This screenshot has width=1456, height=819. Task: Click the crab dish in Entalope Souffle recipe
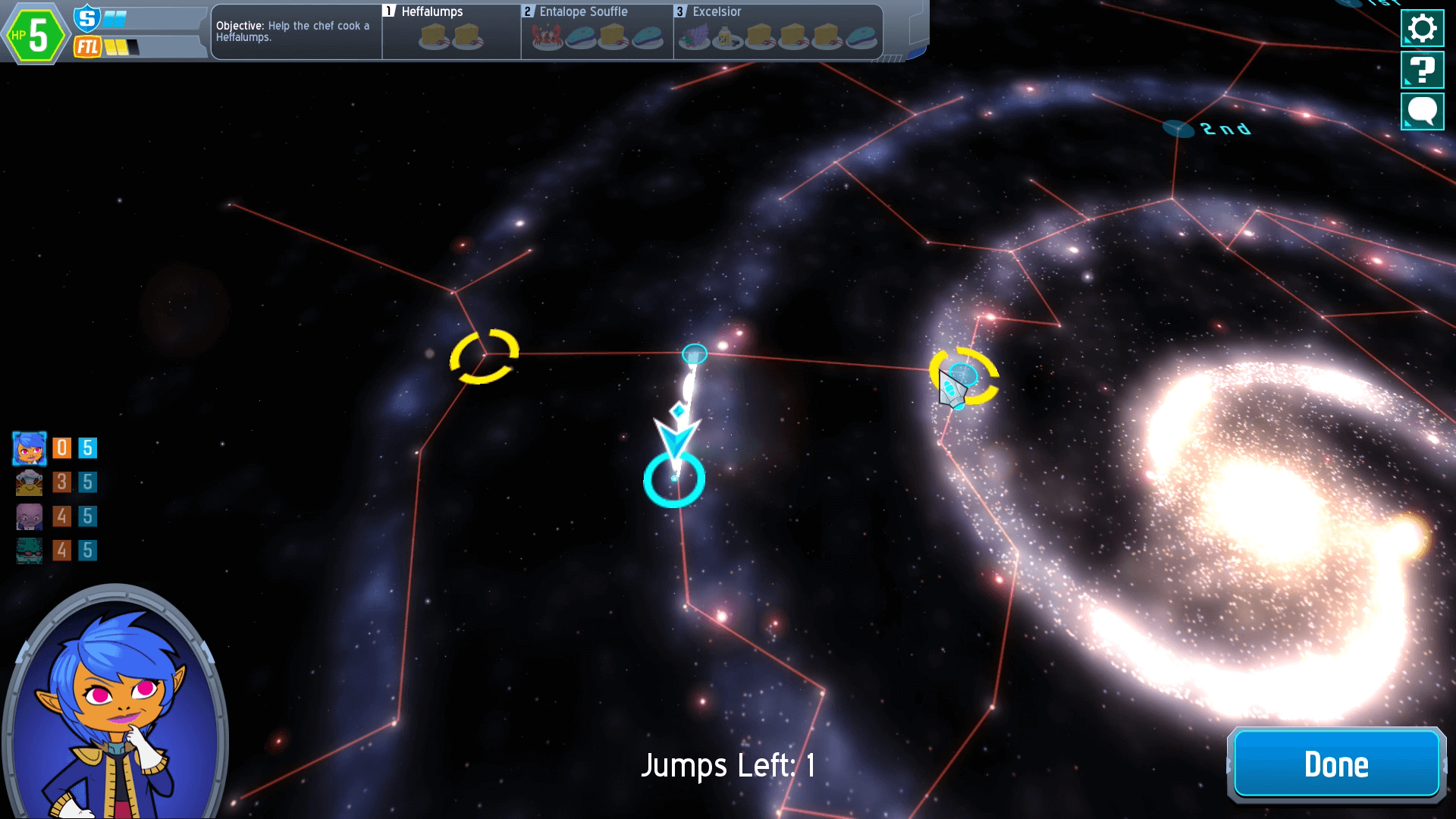click(x=548, y=36)
